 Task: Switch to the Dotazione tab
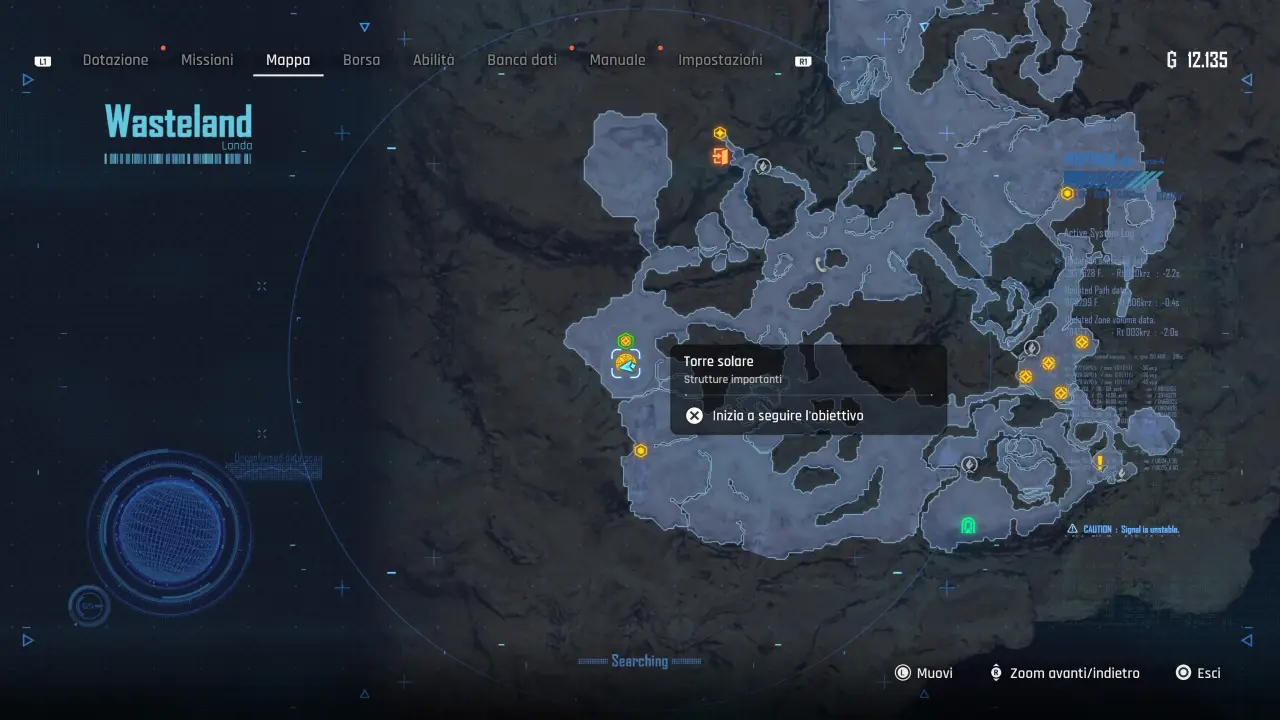pyautogui.click(x=115, y=60)
